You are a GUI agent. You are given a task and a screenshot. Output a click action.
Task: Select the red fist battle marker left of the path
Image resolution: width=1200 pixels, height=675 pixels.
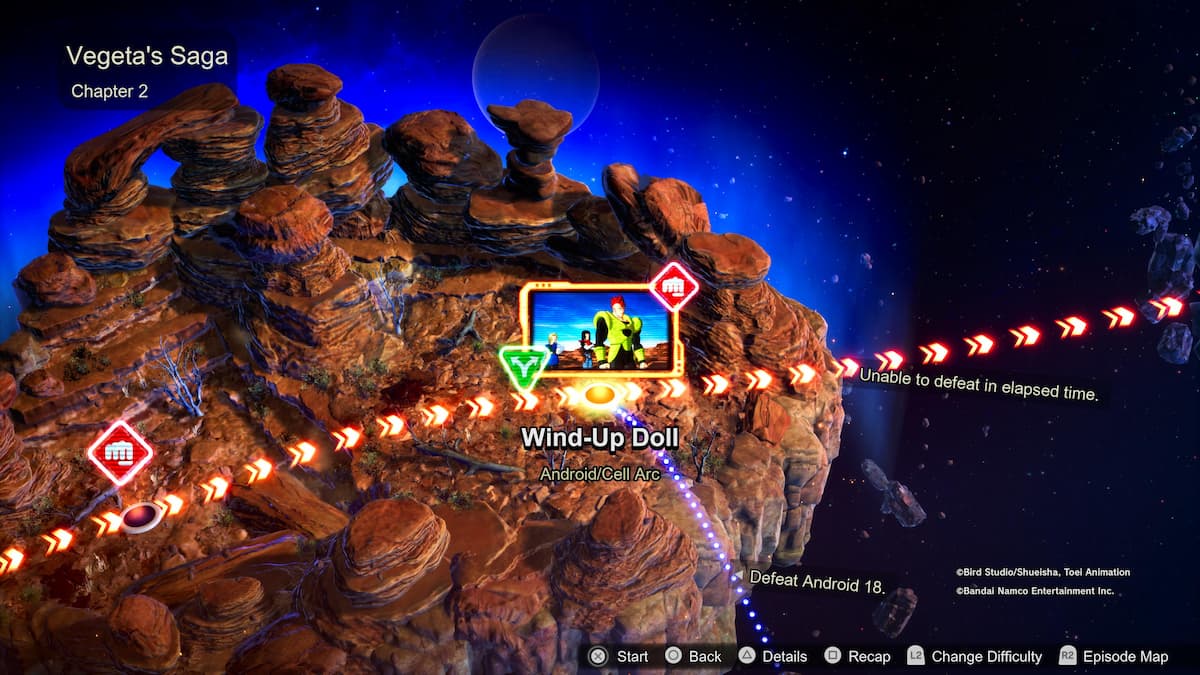coord(120,453)
